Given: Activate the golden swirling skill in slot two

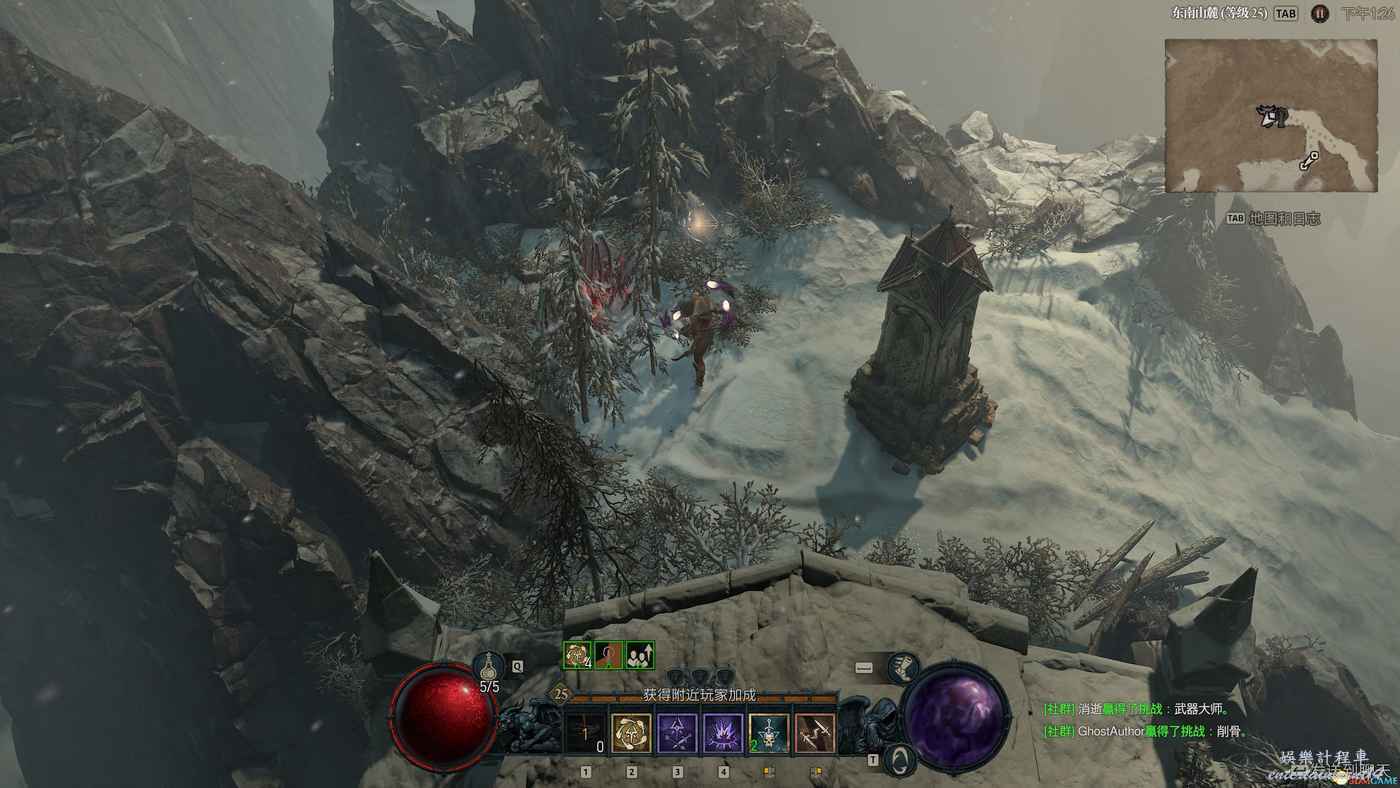Looking at the screenshot, I should coord(632,733).
